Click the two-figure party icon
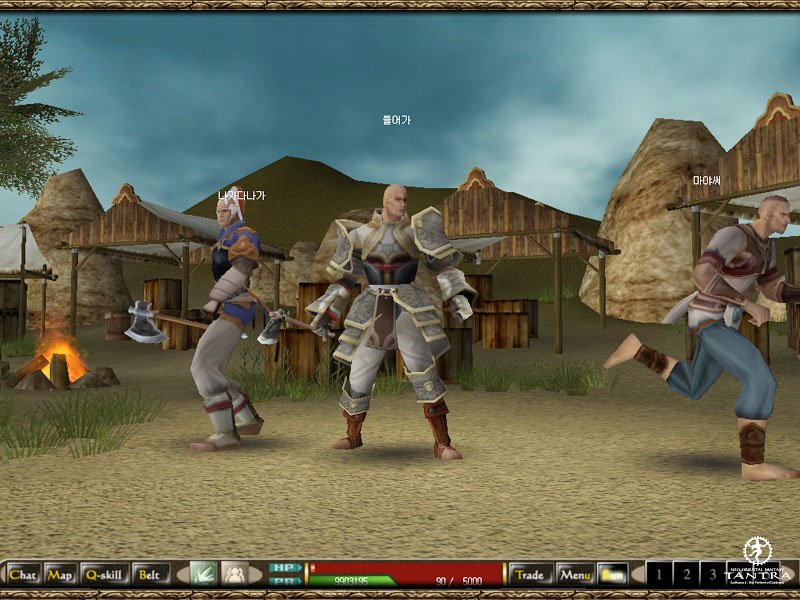The image size is (800, 600). point(234,574)
